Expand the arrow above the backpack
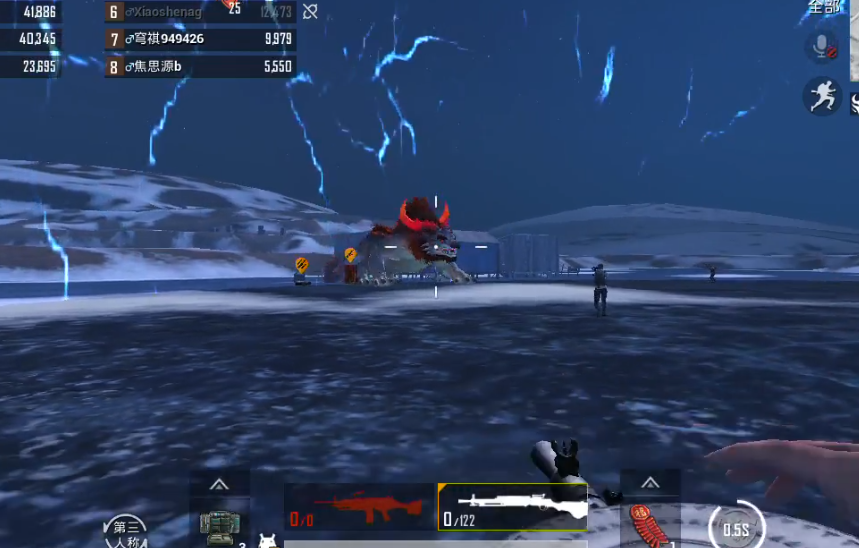 pos(219,484)
